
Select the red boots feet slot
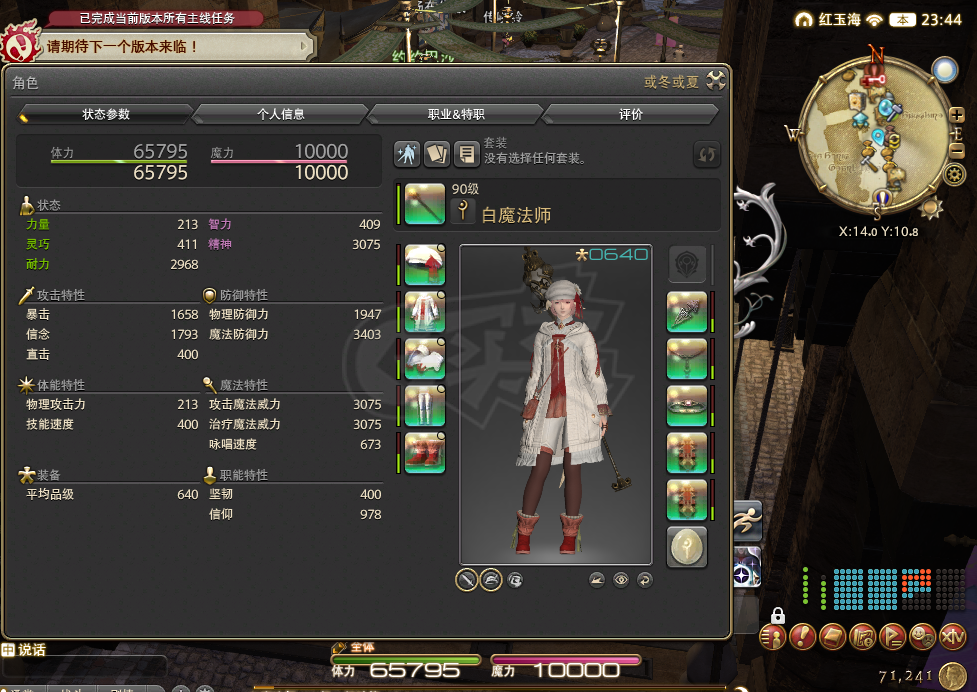(425, 452)
